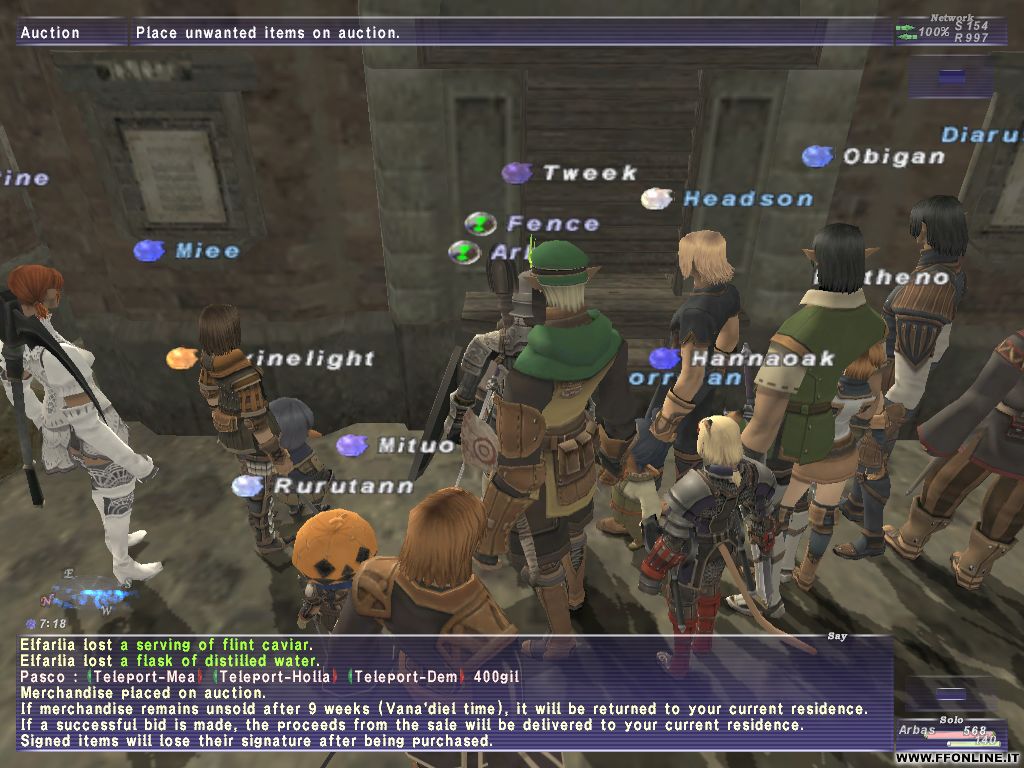Target the Fence nameplate
This screenshot has width=1024, height=768.
click(x=552, y=224)
